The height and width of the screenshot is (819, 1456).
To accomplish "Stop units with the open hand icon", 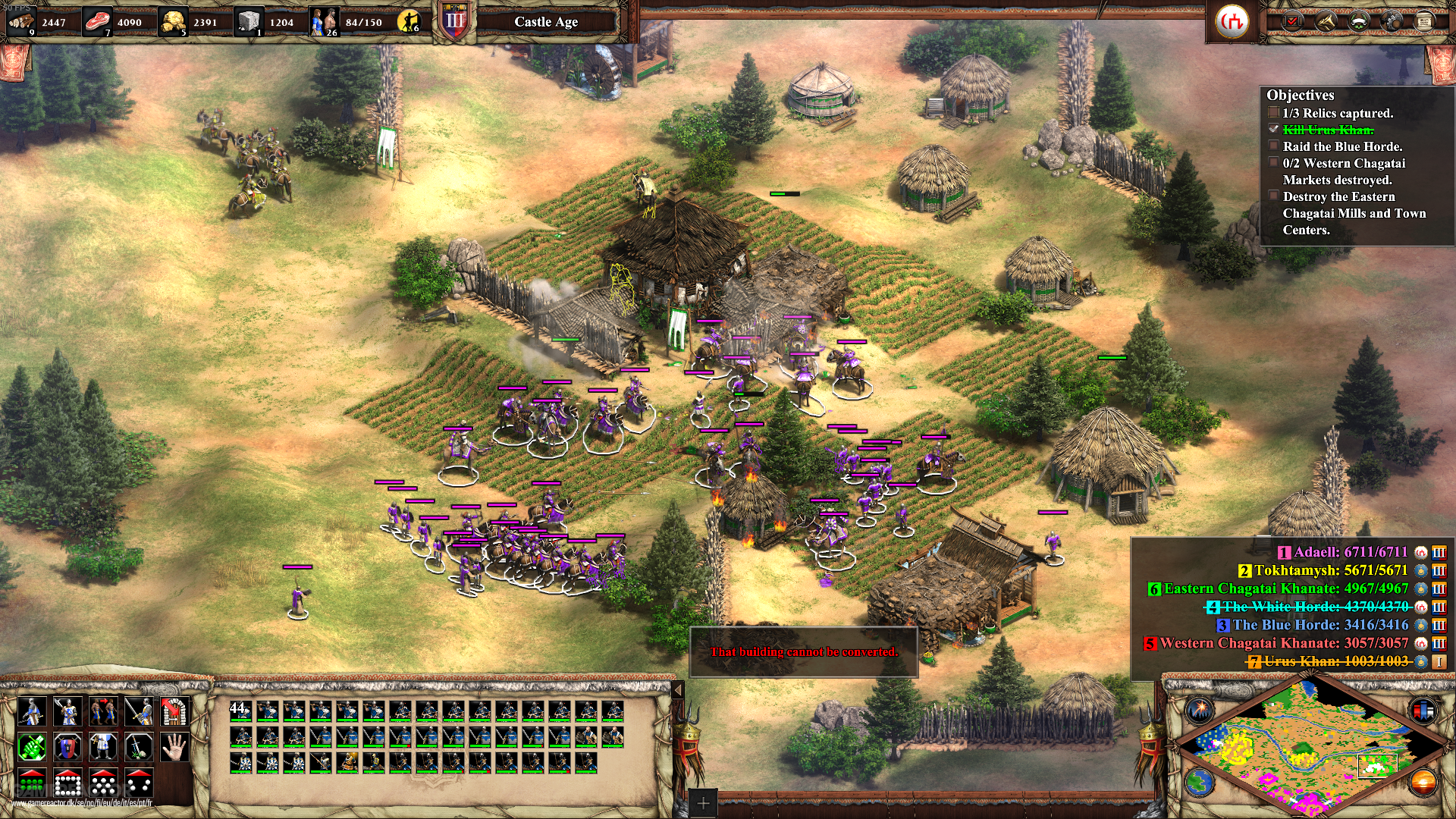I will pyautogui.click(x=175, y=748).
